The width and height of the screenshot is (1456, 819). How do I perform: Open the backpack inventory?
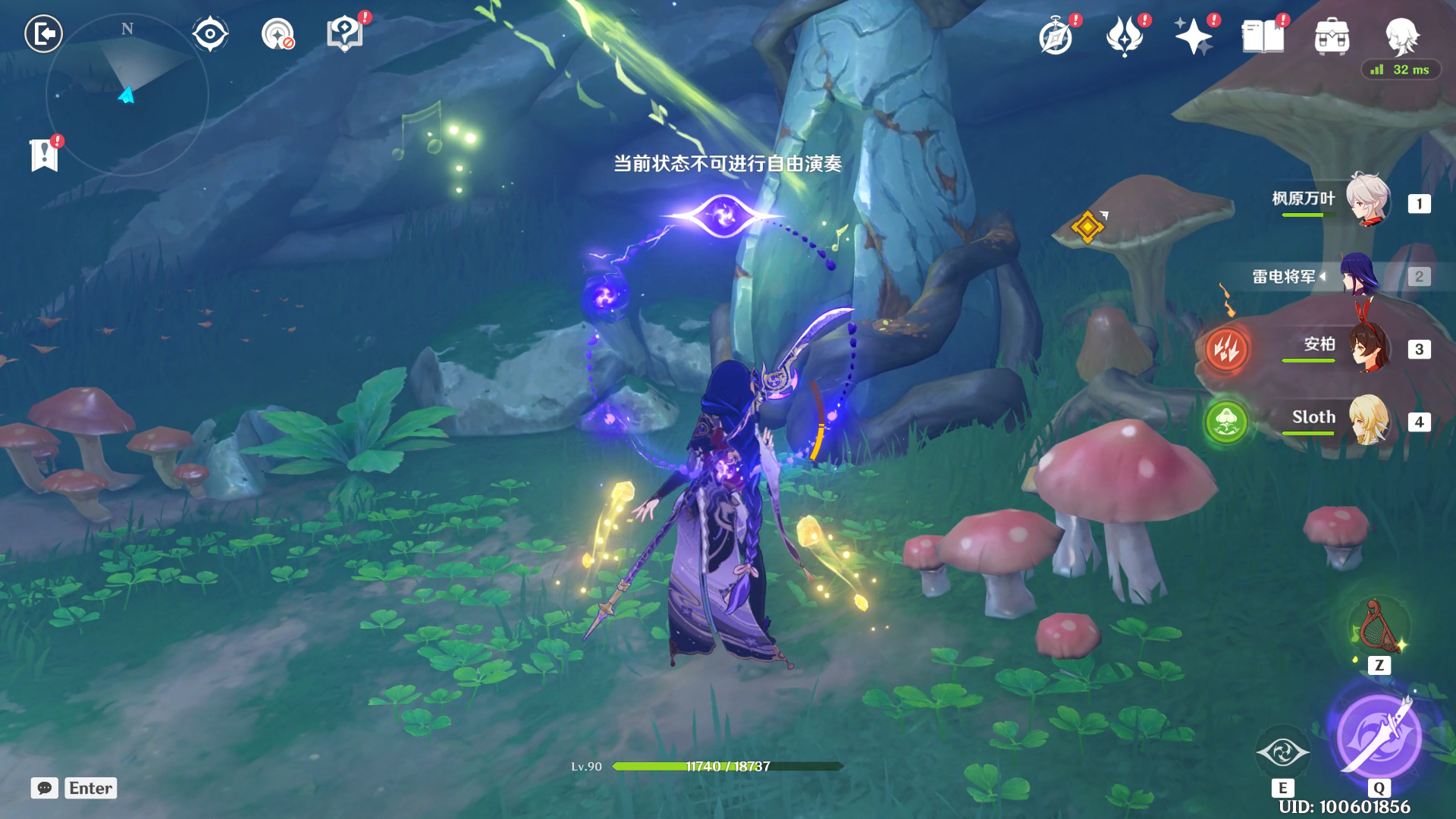(x=1332, y=36)
